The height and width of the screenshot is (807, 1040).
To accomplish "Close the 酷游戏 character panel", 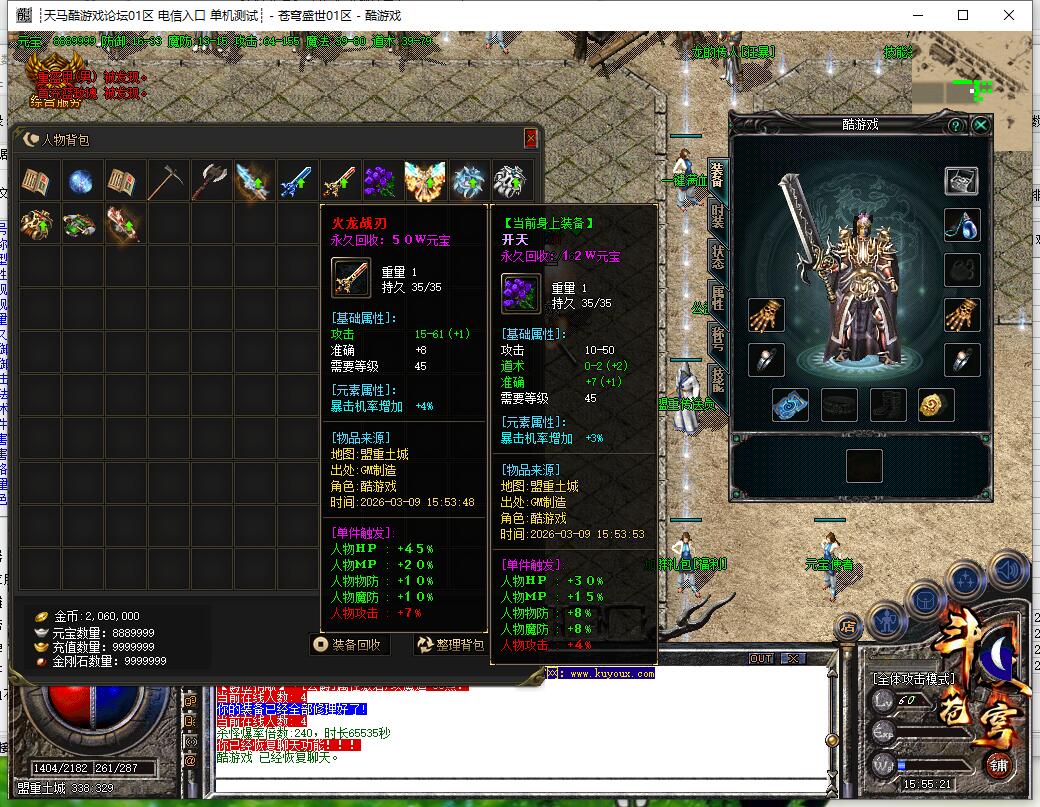I will tap(981, 125).
